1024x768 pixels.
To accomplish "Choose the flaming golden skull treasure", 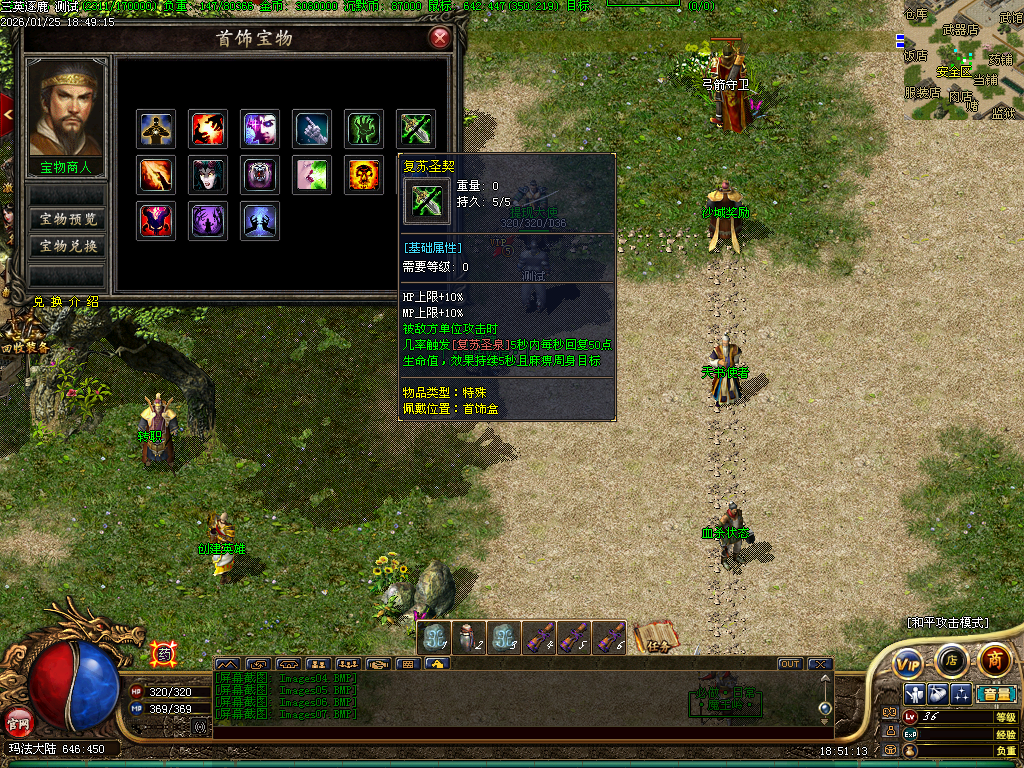I will (x=365, y=175).
